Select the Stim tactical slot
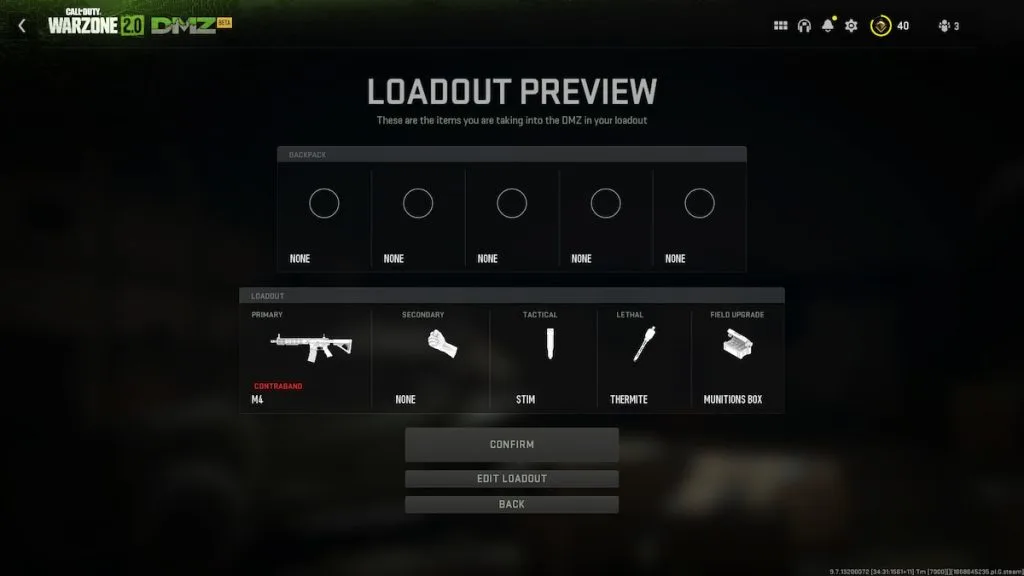Screen dimensions: 1024x576 (x=543, y=357)
